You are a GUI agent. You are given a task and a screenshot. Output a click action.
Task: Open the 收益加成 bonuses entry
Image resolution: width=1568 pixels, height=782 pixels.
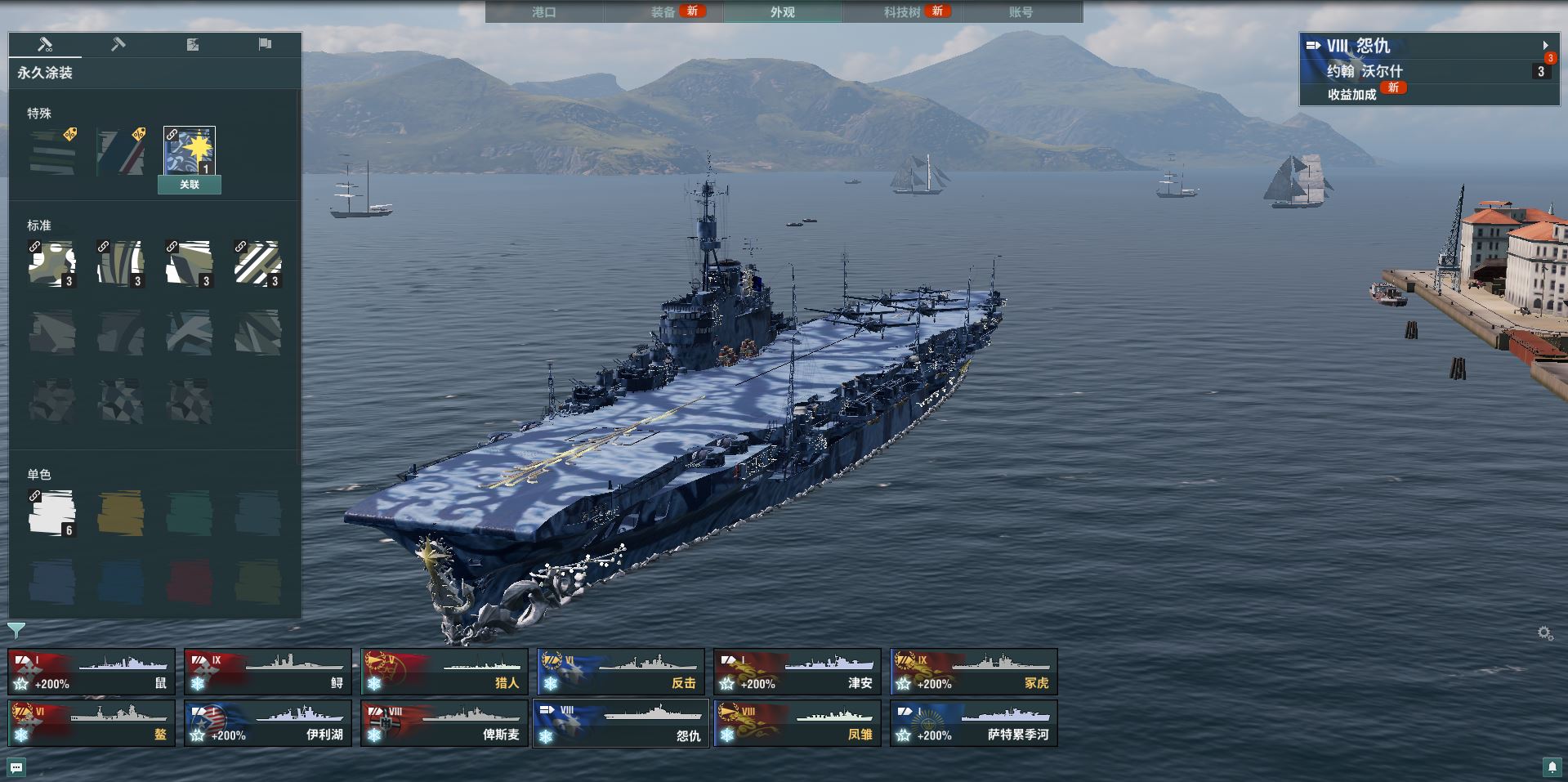click(1352, 94)
